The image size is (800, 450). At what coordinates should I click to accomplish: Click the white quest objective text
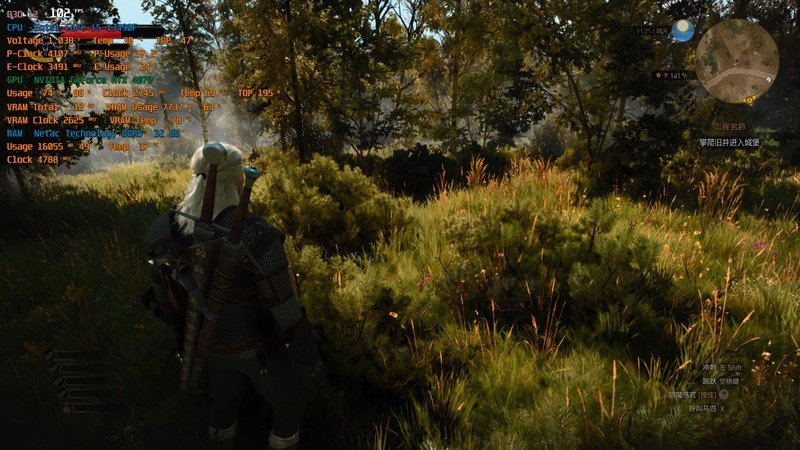729,143
